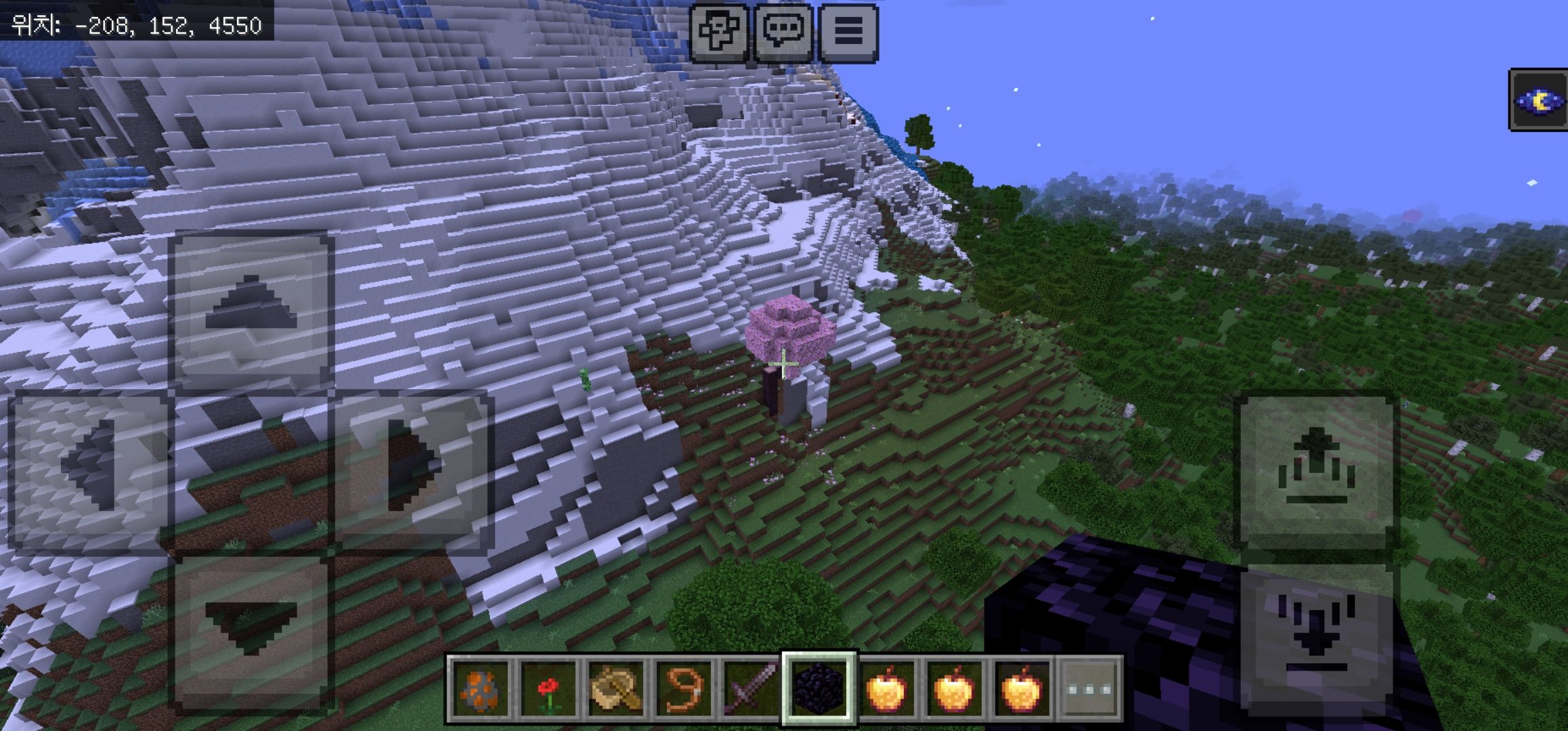The height and width of the screenshot is (731, 1568).
Task: Open the inventory with three-dots button
Action: tap(1089, 689)
